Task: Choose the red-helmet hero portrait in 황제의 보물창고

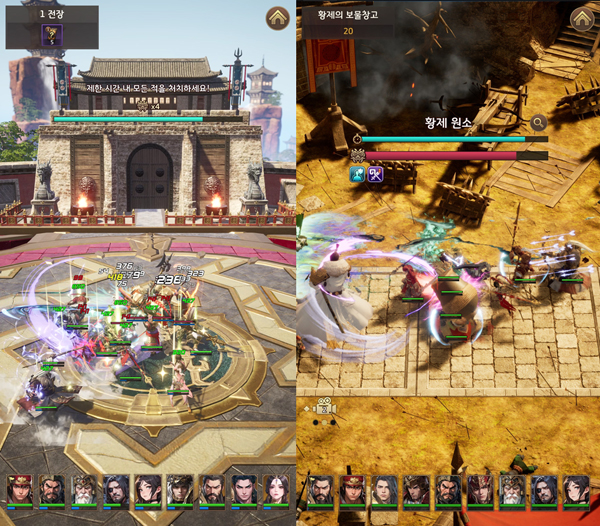Action: [x=352, y=489]
